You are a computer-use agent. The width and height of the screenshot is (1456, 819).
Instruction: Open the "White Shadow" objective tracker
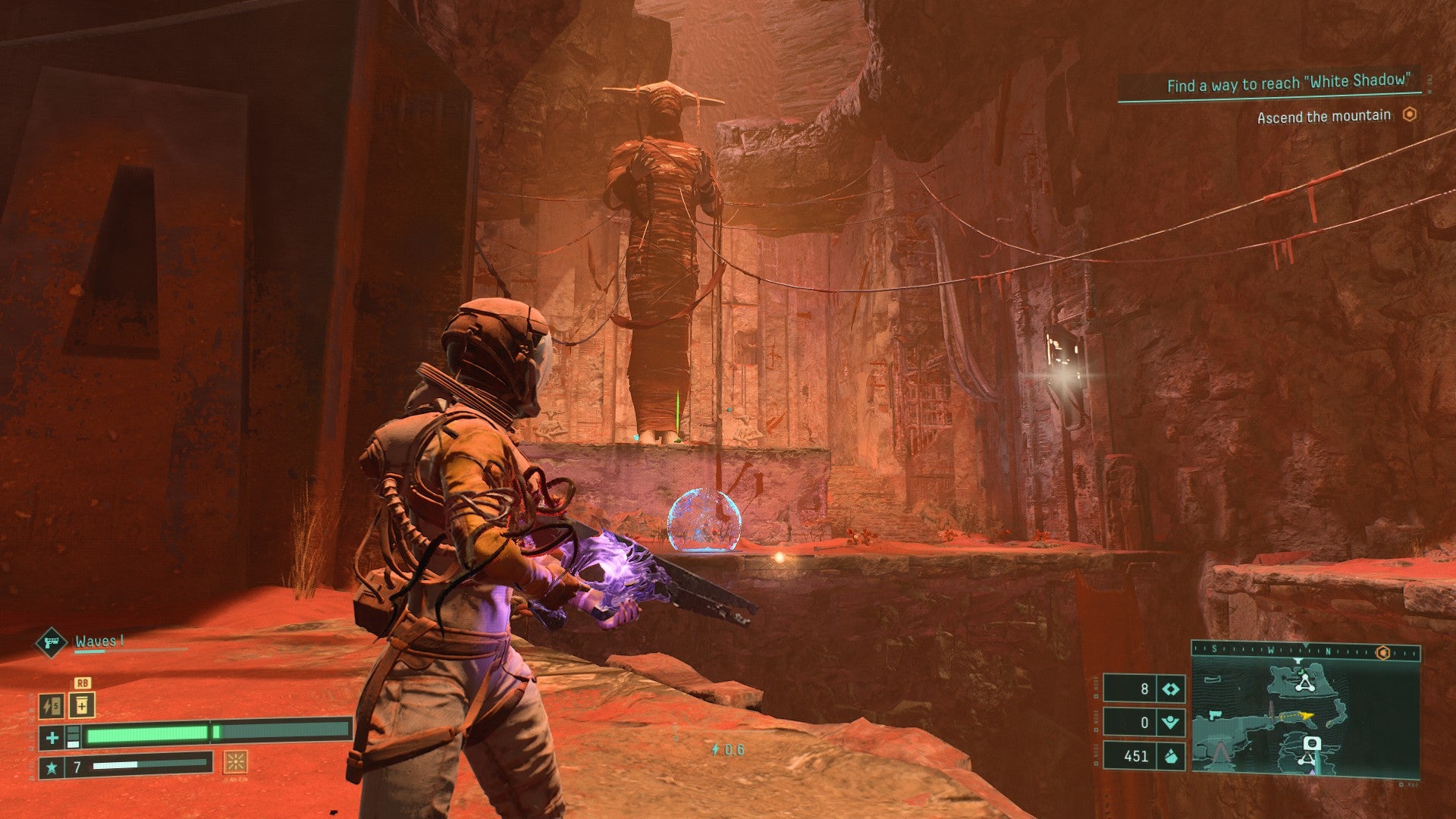[x=1288, y=84]
